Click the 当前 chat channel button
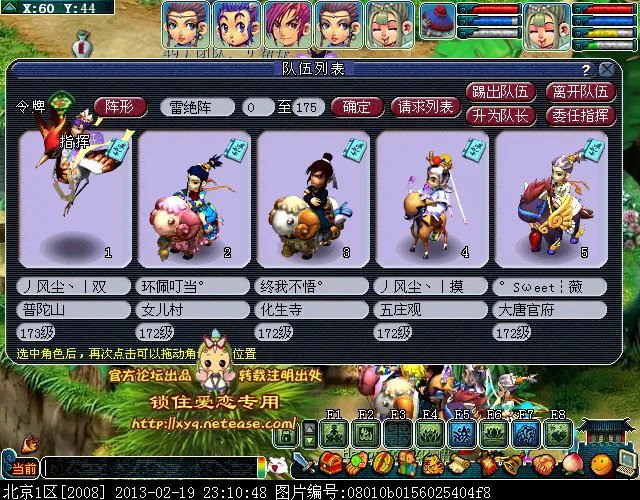The image size is (640, 500). 24,468
